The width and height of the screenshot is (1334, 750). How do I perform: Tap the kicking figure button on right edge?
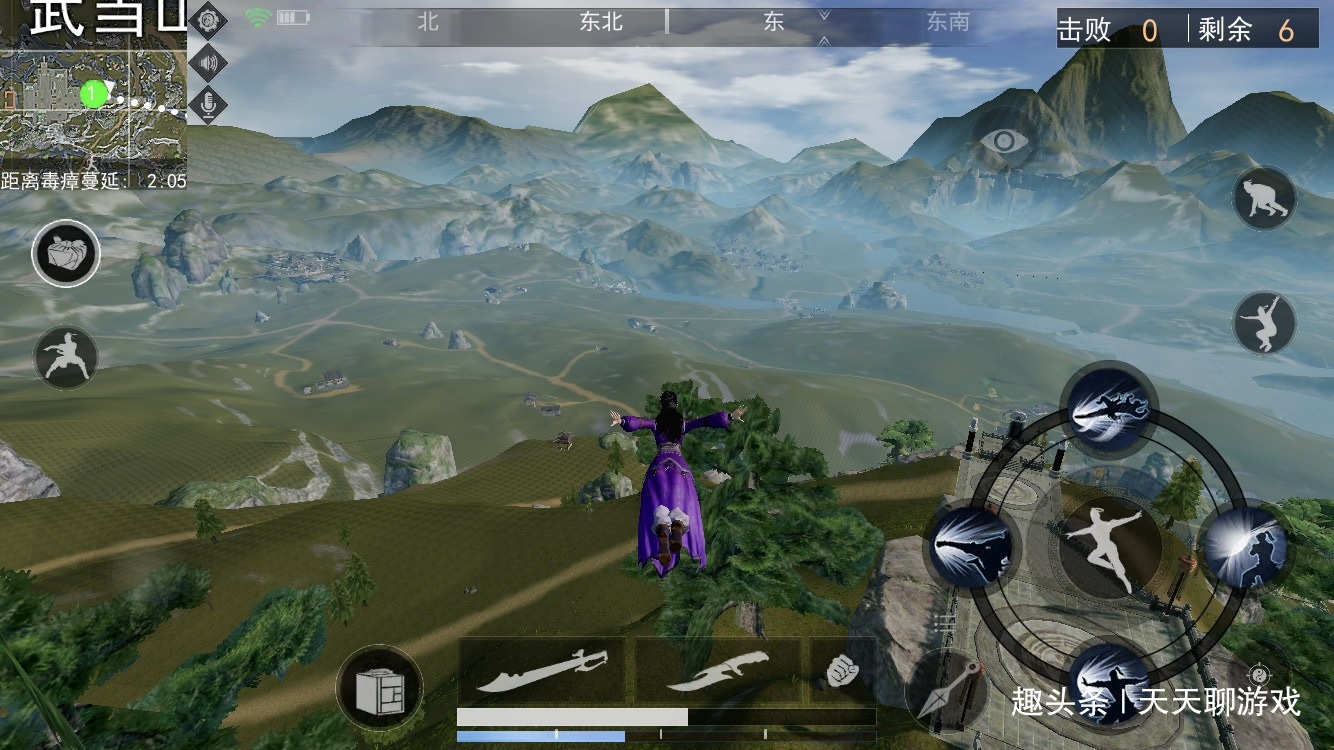click(1264, 322)
